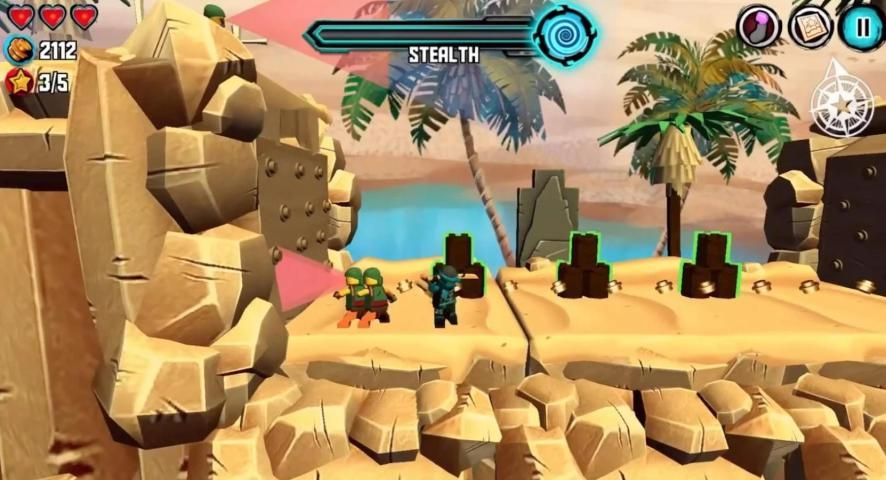Viewport: 886px width, 480px height.
Task: Click the white compass star emblem
Action: click(x=842, y=100)
